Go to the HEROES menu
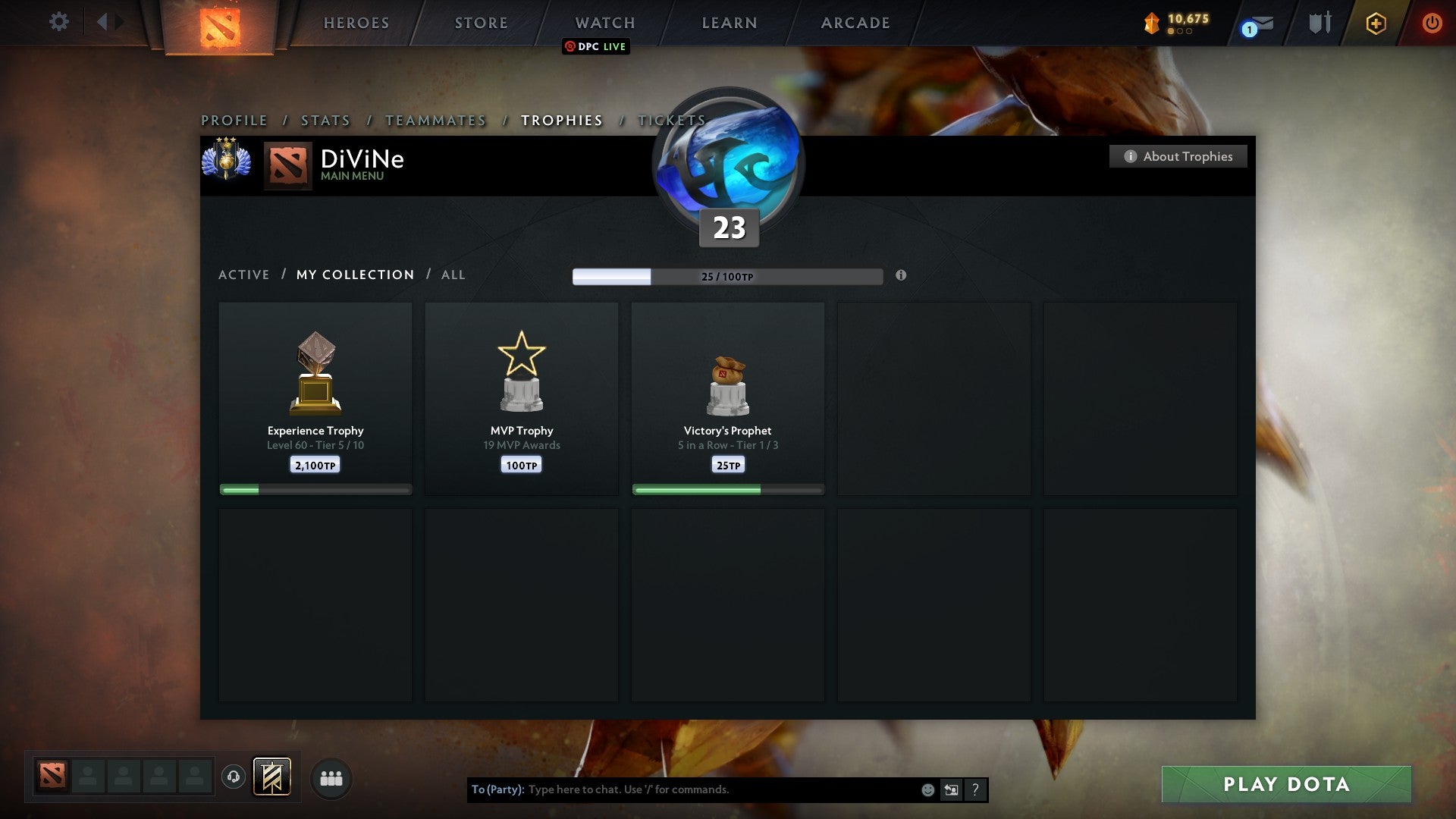This screenshot has width=1456, height=819. coord(356,22)
